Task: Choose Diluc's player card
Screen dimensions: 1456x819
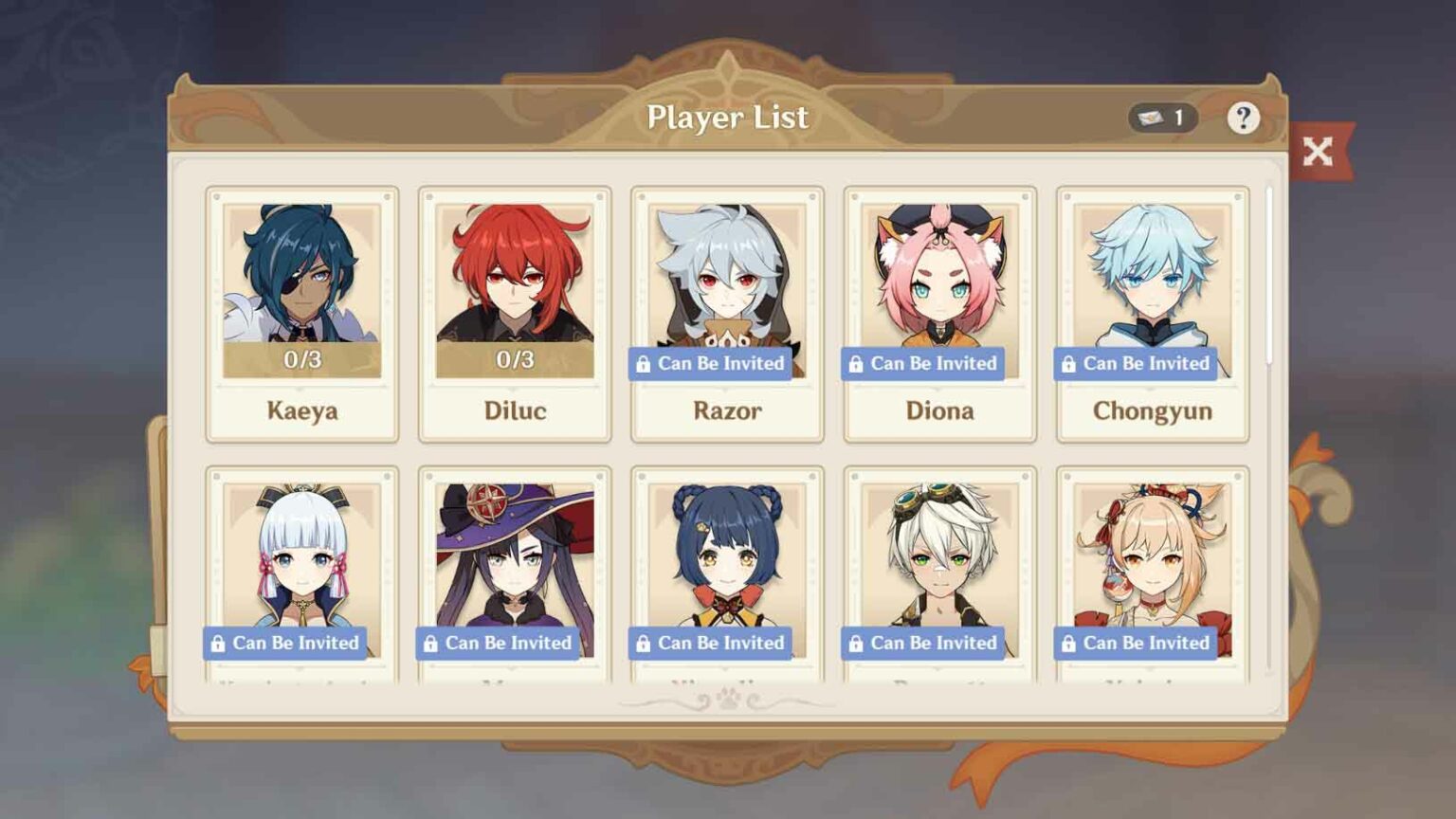Action: [515, 314]
